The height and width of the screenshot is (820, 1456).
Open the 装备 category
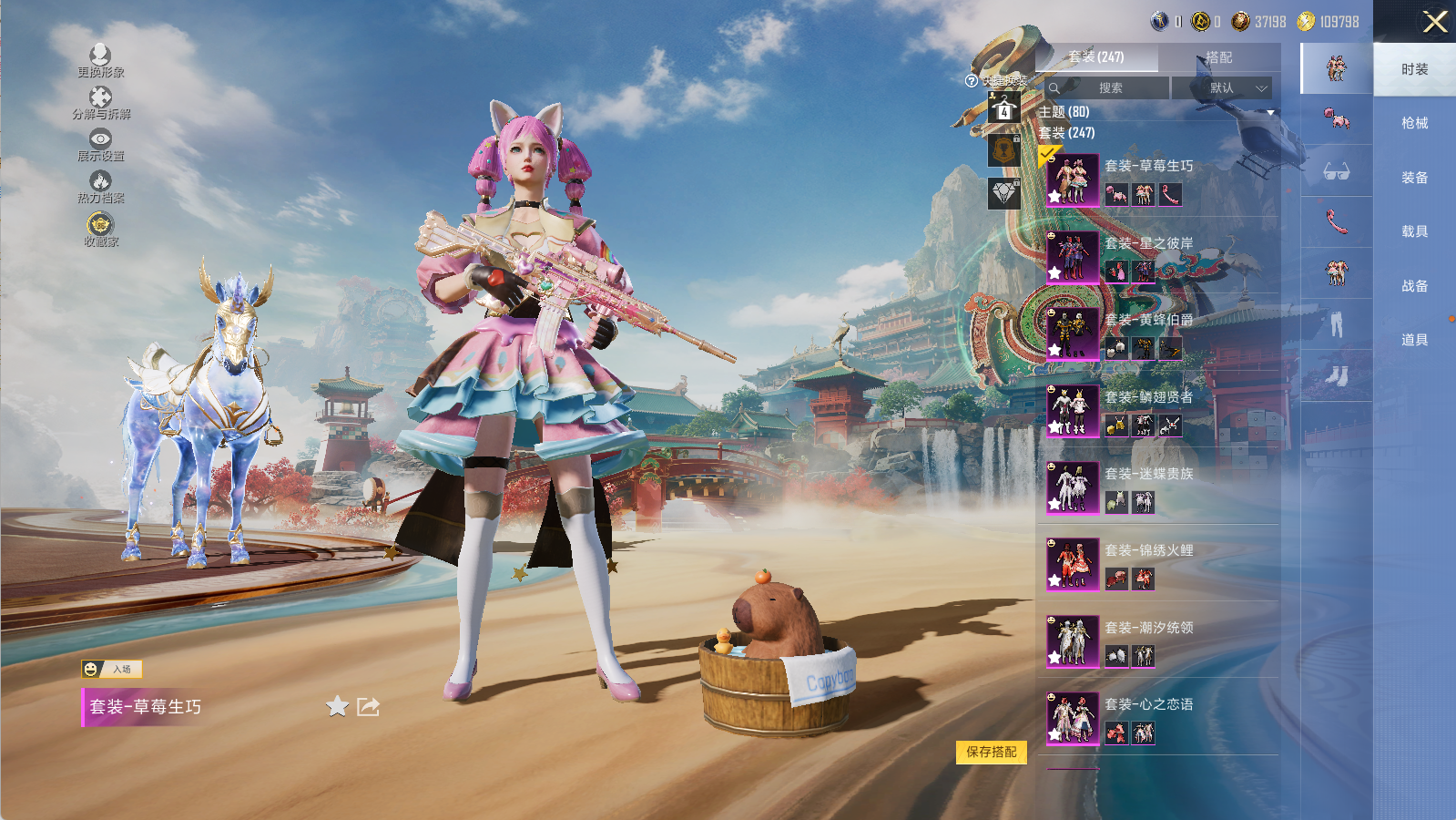pyautogui.click(x=1414, y=178)
